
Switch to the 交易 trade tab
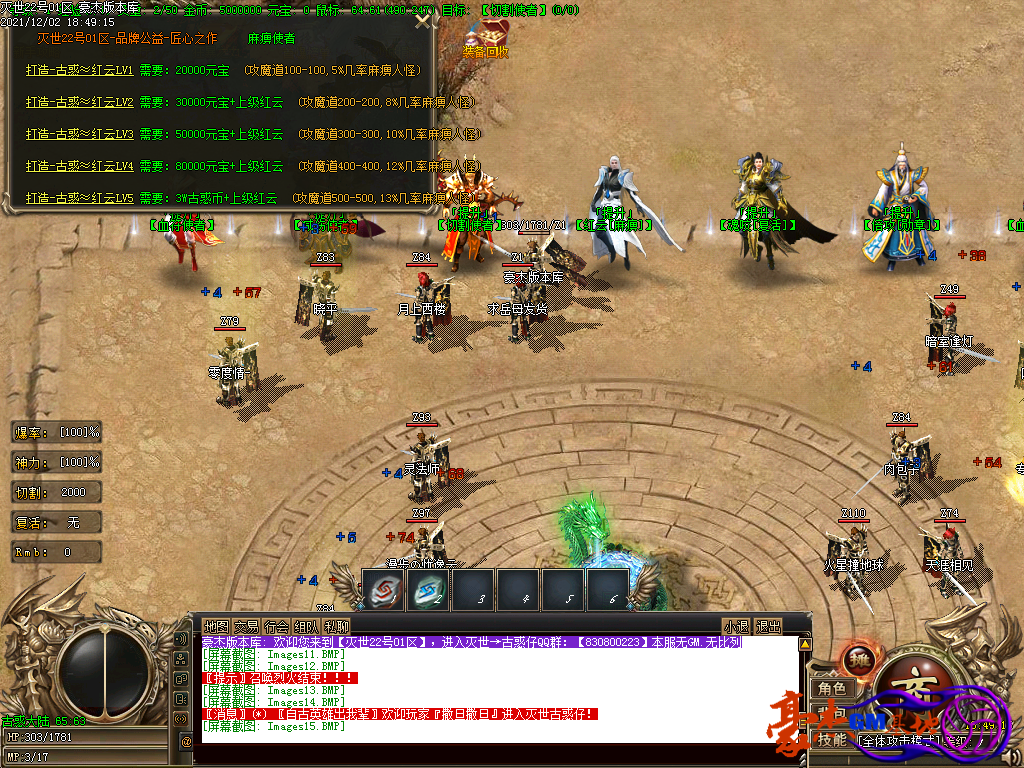click(x=246, y=626)
